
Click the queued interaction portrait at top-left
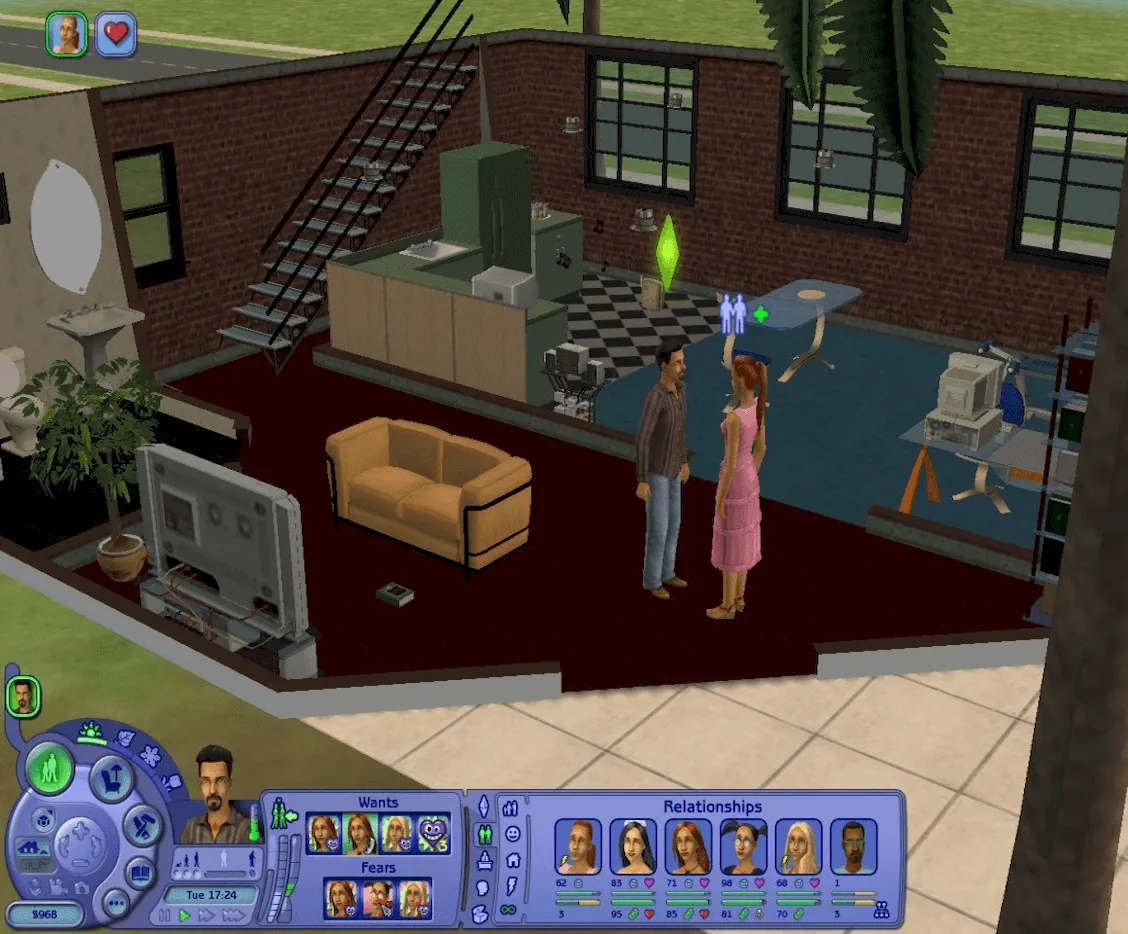click(66, 35)
